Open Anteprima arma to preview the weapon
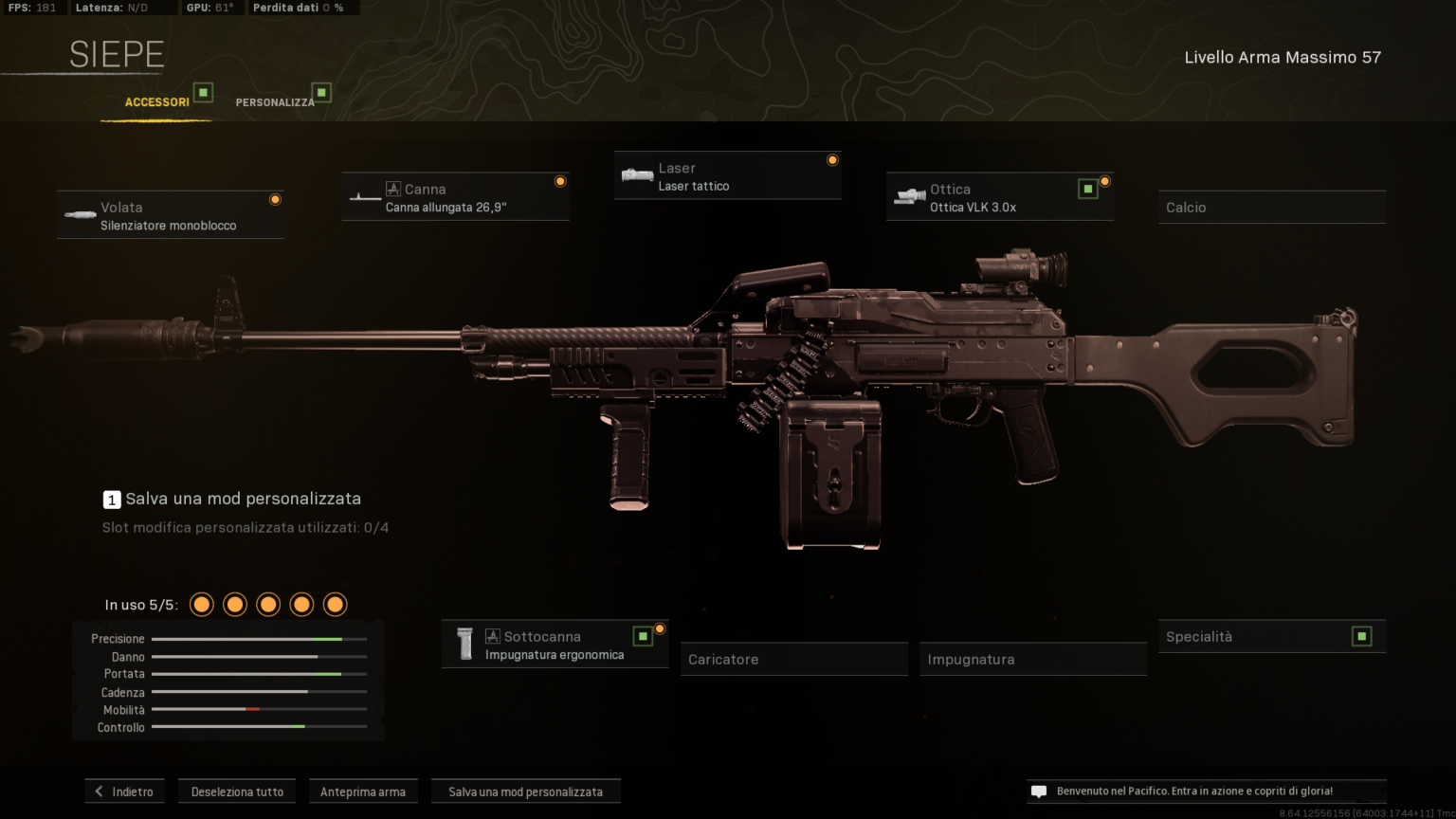 (363, 791)
